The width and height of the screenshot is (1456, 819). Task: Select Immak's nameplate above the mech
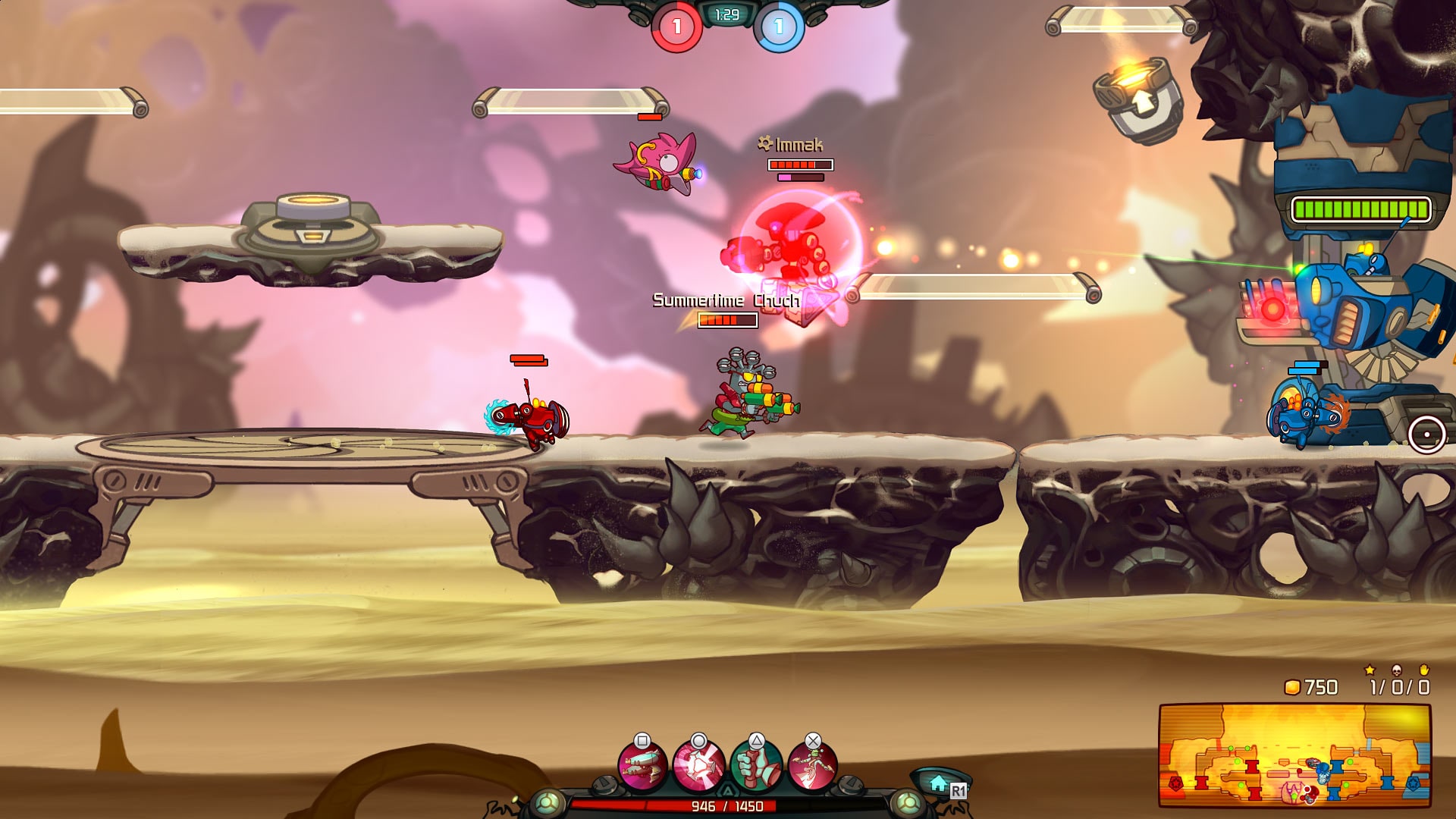coord(791,144)
